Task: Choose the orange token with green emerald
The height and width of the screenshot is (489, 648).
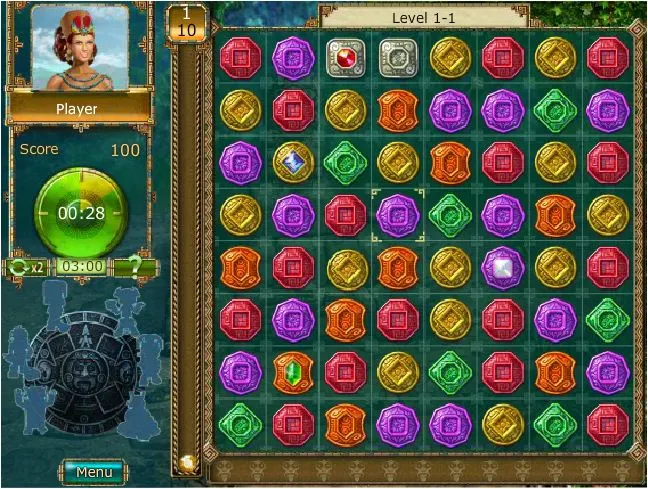Action: coord(294,372)
